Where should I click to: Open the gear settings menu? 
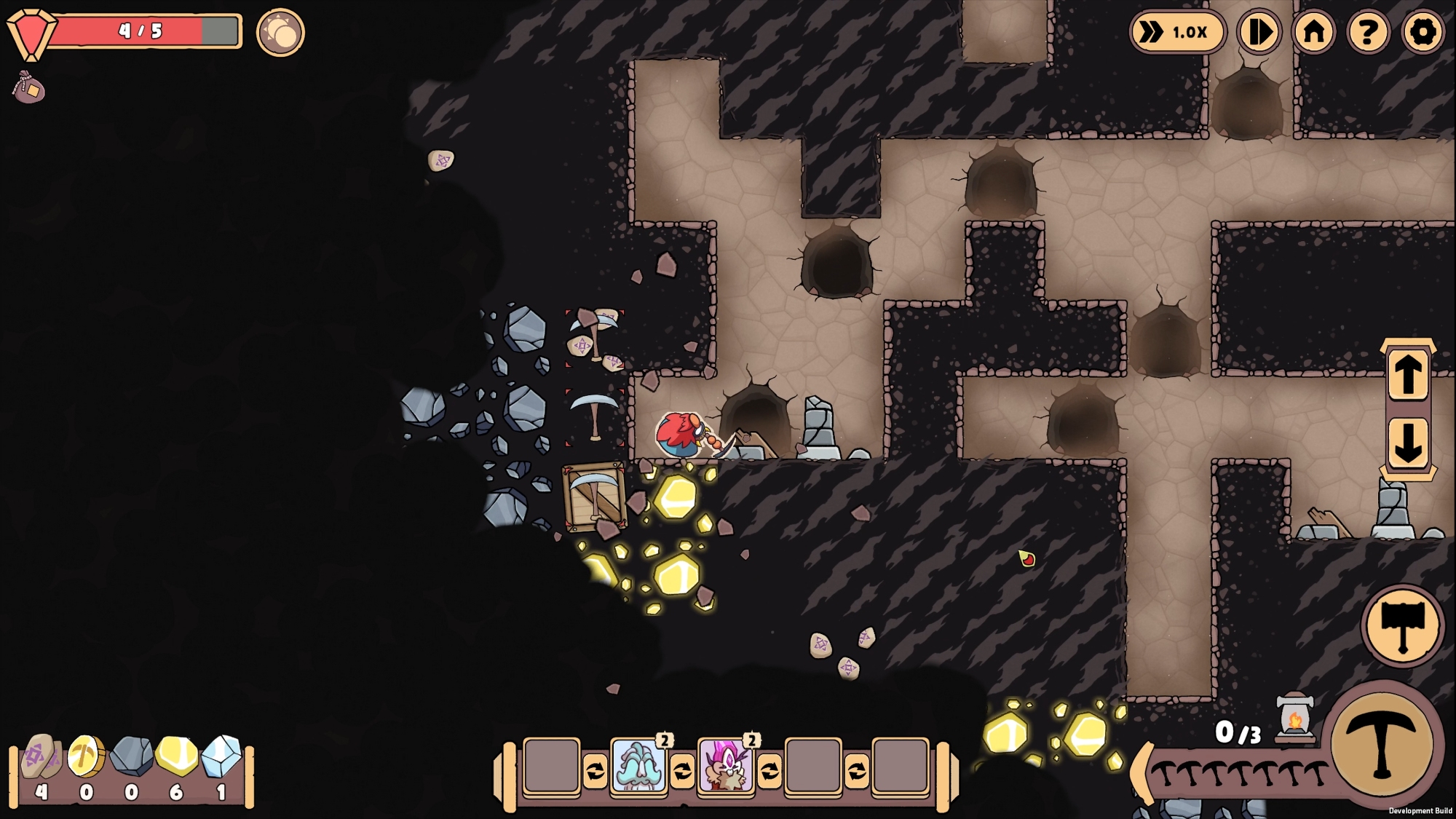1423,32
